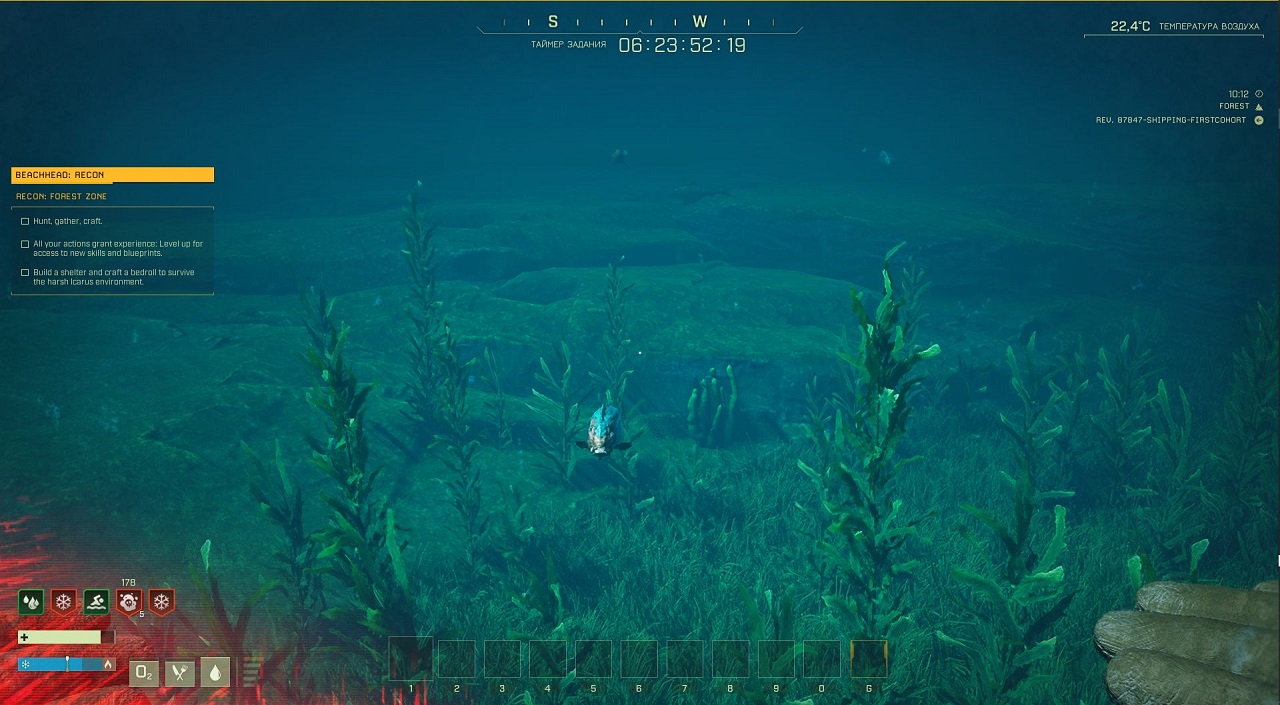Viewport: 1280px width, 705px height.
Task: Inspect the wet water-drops status icon
Action: (x=31, y=602)
